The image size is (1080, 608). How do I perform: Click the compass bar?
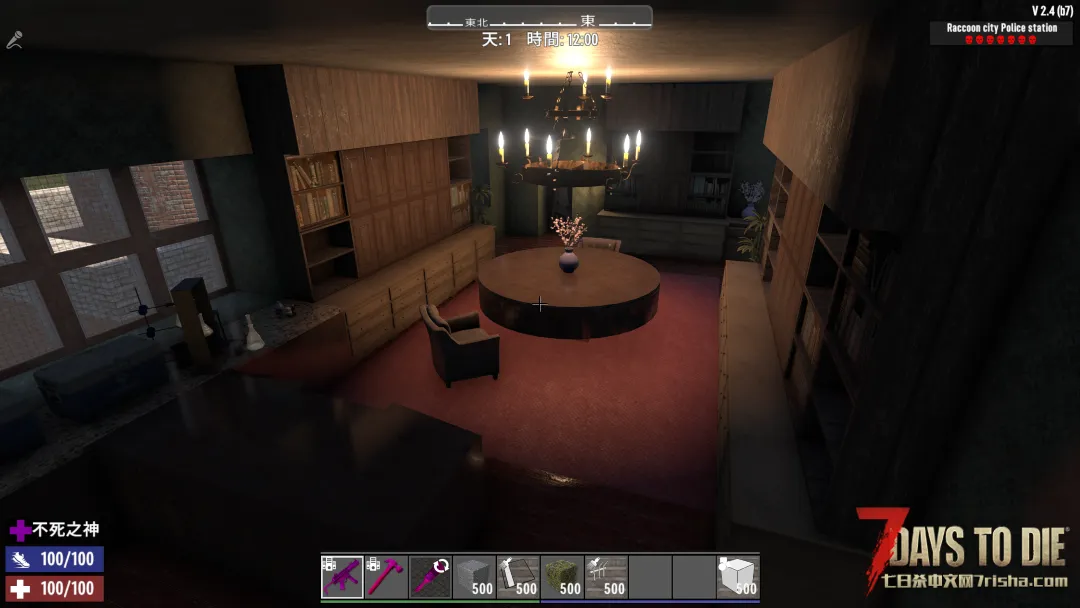click(540, 18)
